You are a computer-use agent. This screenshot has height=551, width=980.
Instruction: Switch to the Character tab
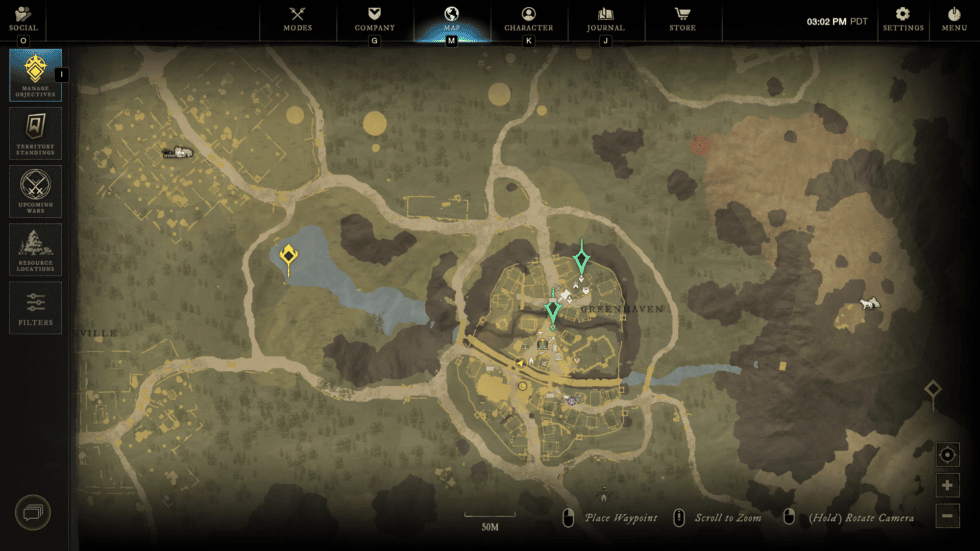pyautogui.click(x=529, y=19)
